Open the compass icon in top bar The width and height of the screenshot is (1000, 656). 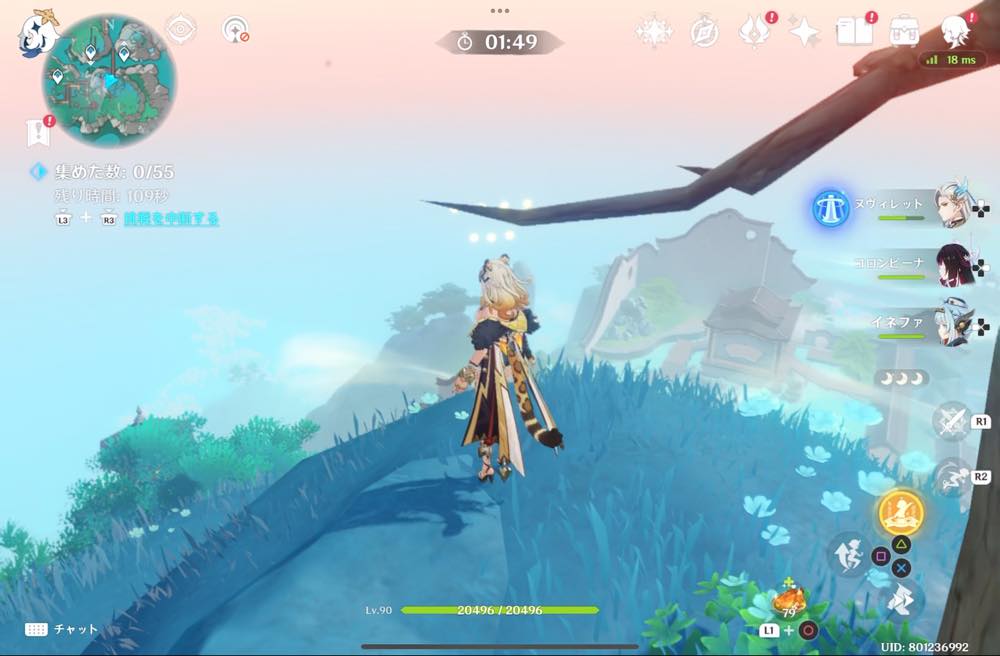705,33
